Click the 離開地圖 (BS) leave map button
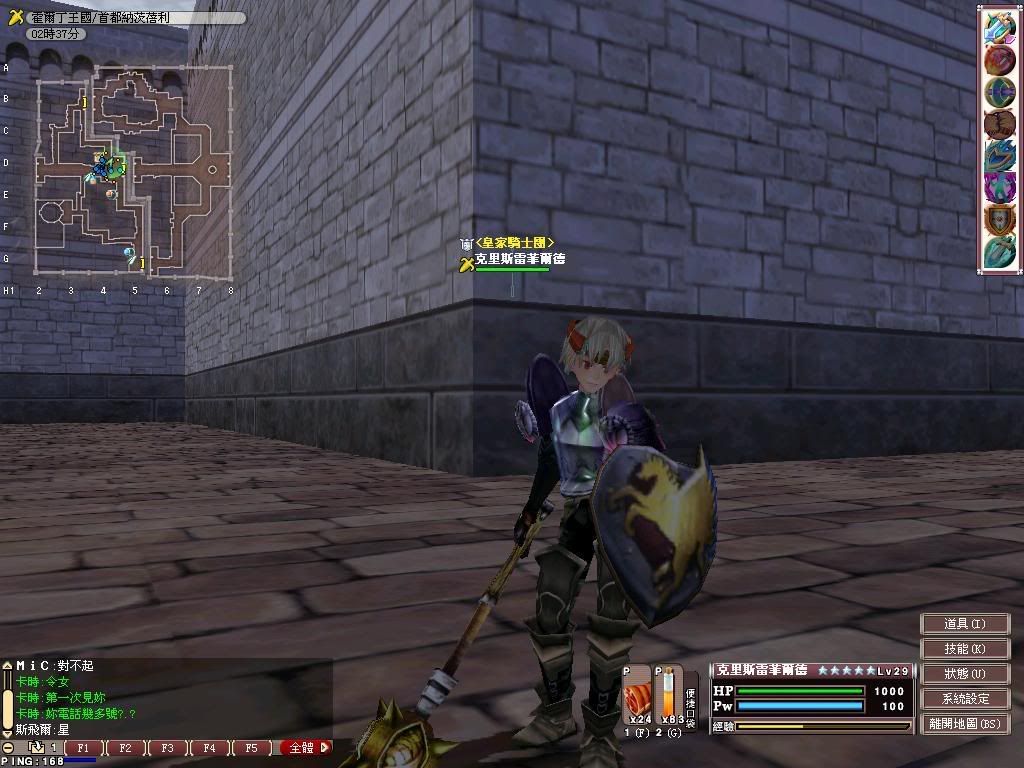This screenshot has height=768, width=1024. click(964, 724)
